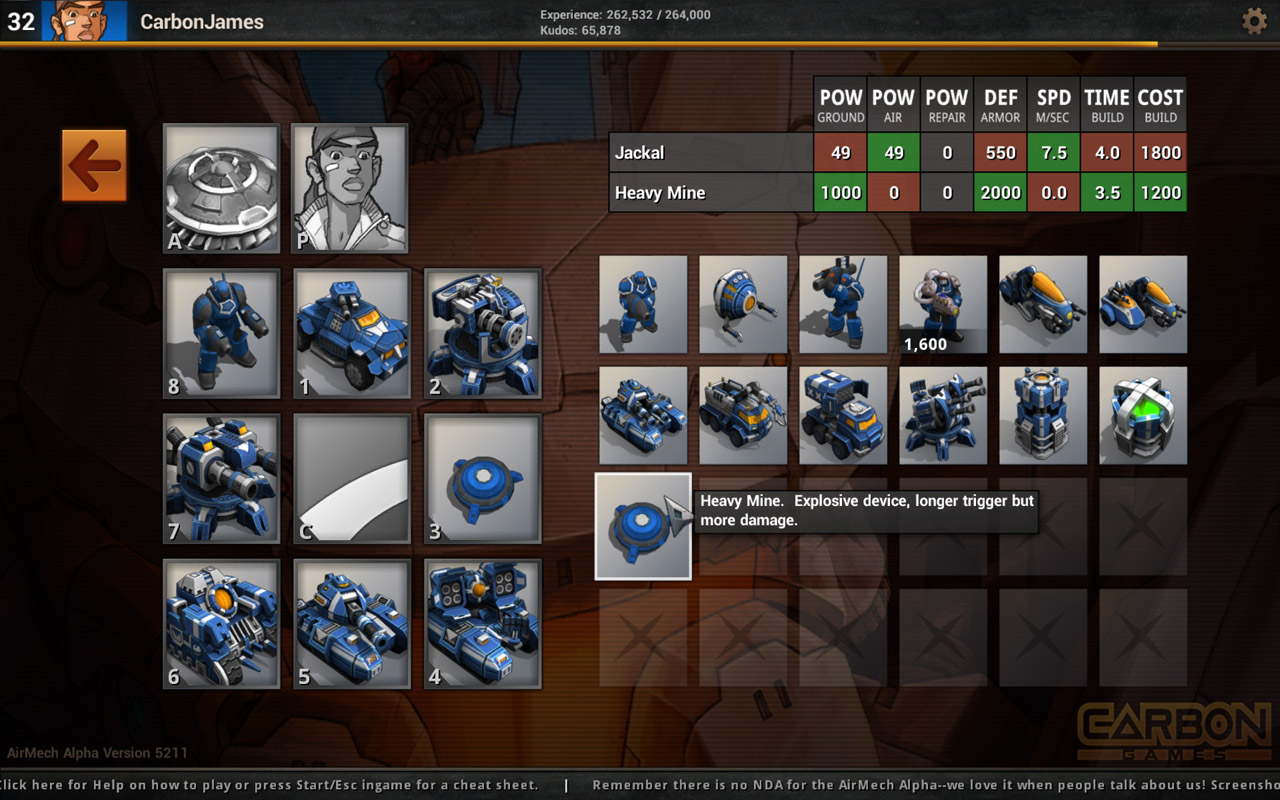This screenshot has height=800, width=1280.
Task: Select the walking pod unit in the grid
Action: tap(743, 305)
